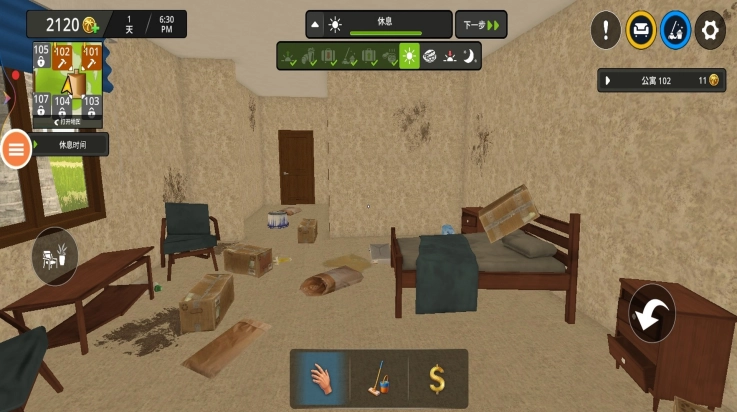This screenshot has height=412, width=737.
Task: Expand the 休息时间 objective panel
Action: [x=70, y=145]
